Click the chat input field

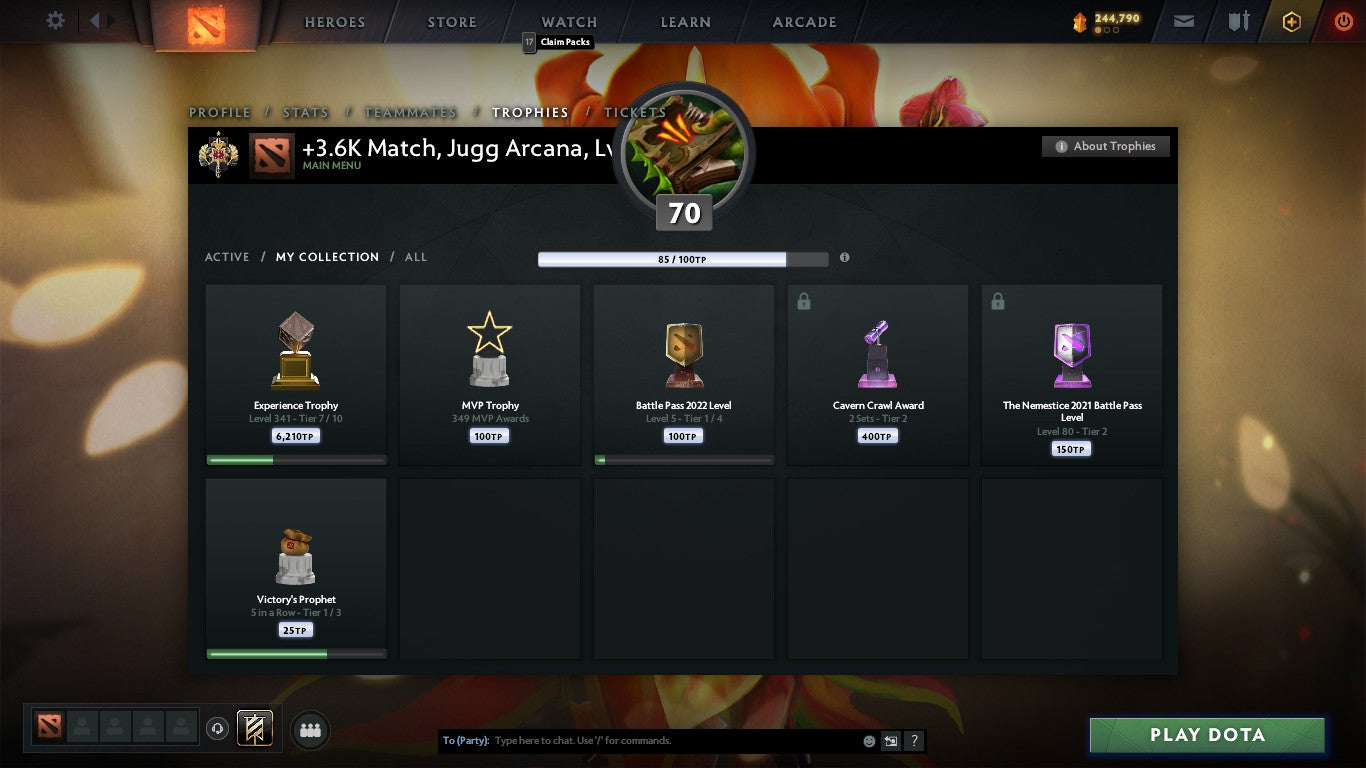650,740
